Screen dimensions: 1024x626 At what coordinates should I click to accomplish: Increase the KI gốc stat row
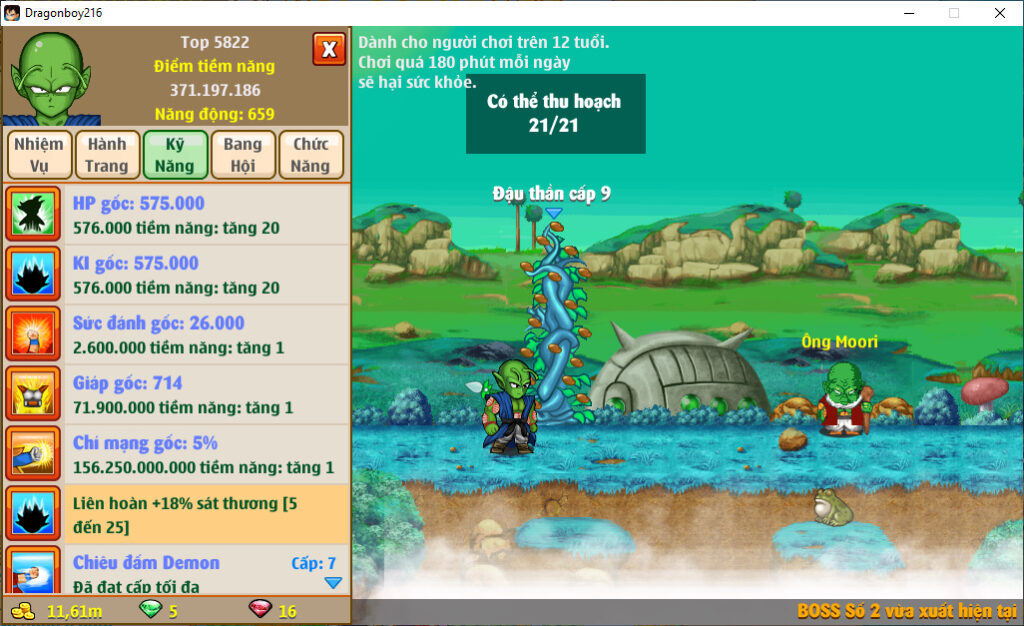point(176,275)
